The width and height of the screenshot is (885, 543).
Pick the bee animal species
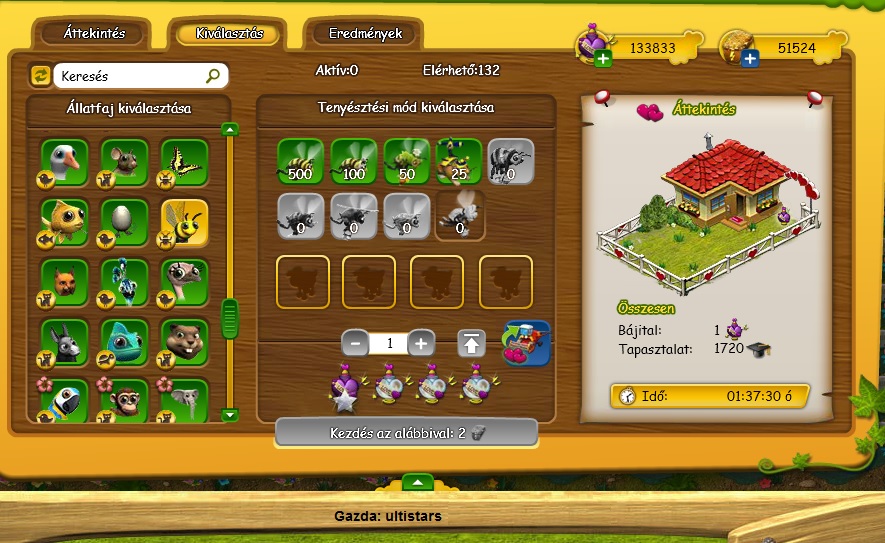click(185, 222)
